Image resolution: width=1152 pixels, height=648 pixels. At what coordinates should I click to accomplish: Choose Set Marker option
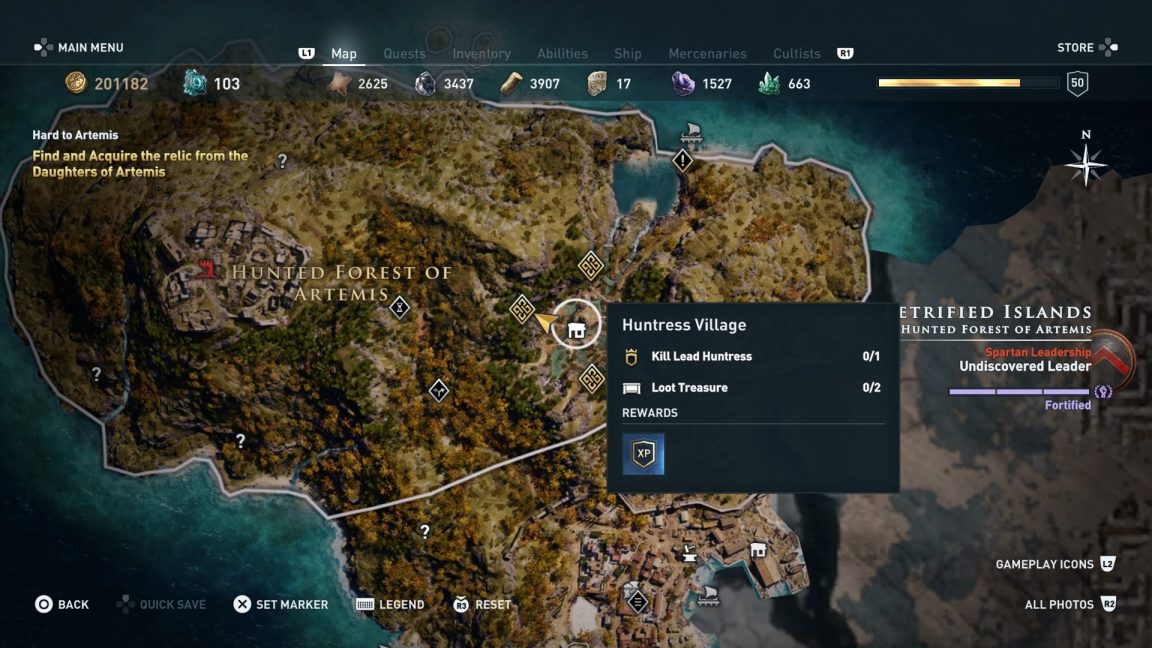click(x=281, y=604)
